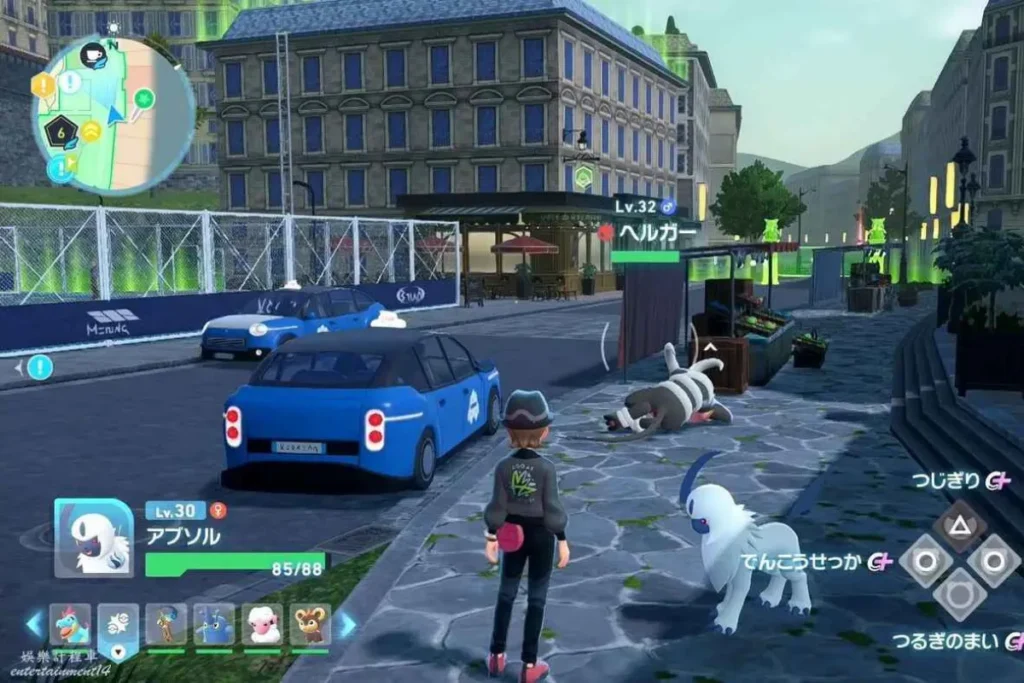Pick the blue beetle Heracross party slot
This screenshot has width=1024, height=683.
click(214, 624)
